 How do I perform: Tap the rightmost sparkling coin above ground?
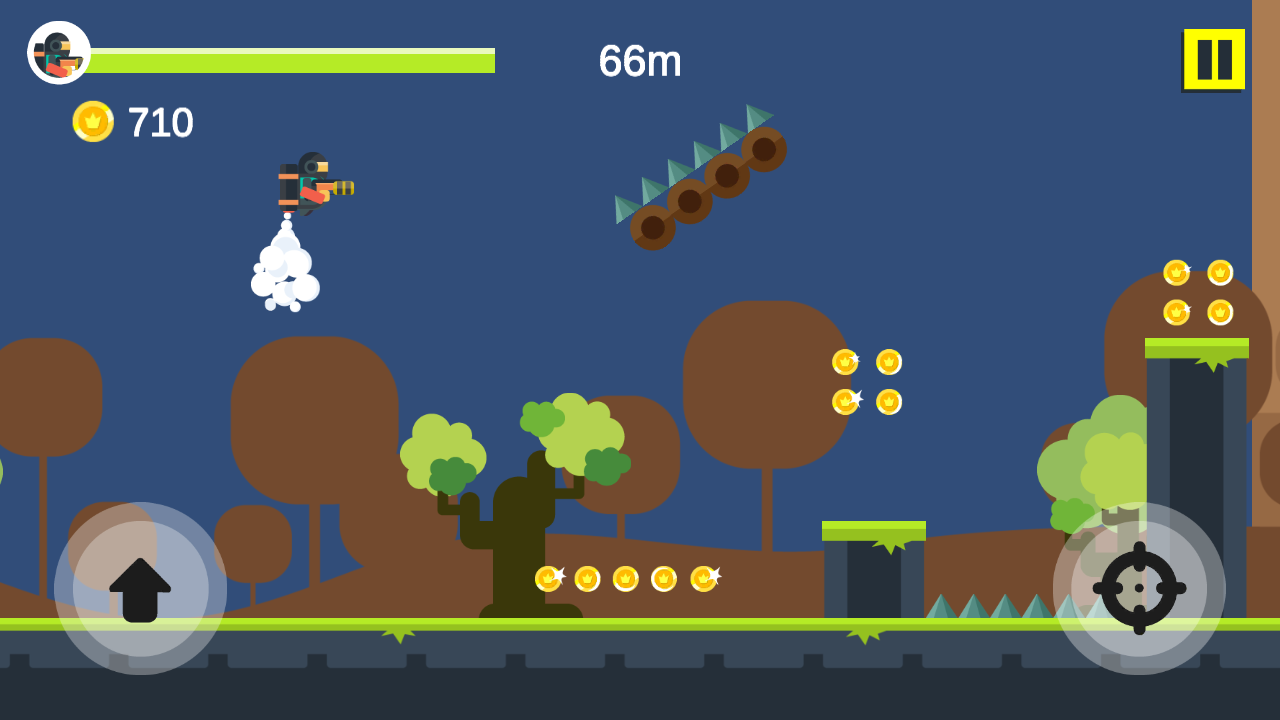pyautogui.click(x=704, y=577)
